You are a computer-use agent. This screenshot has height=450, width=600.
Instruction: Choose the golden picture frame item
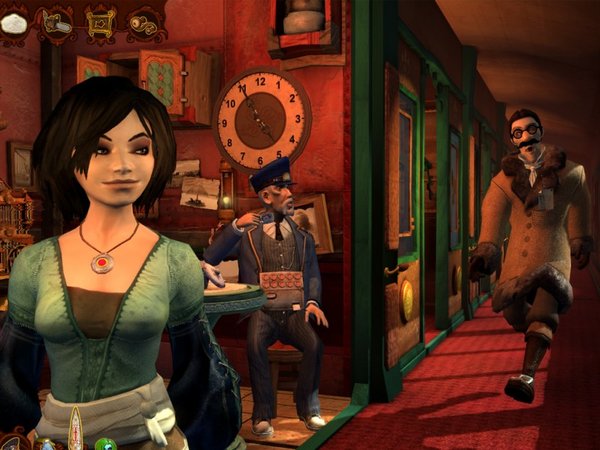point(101,23)
